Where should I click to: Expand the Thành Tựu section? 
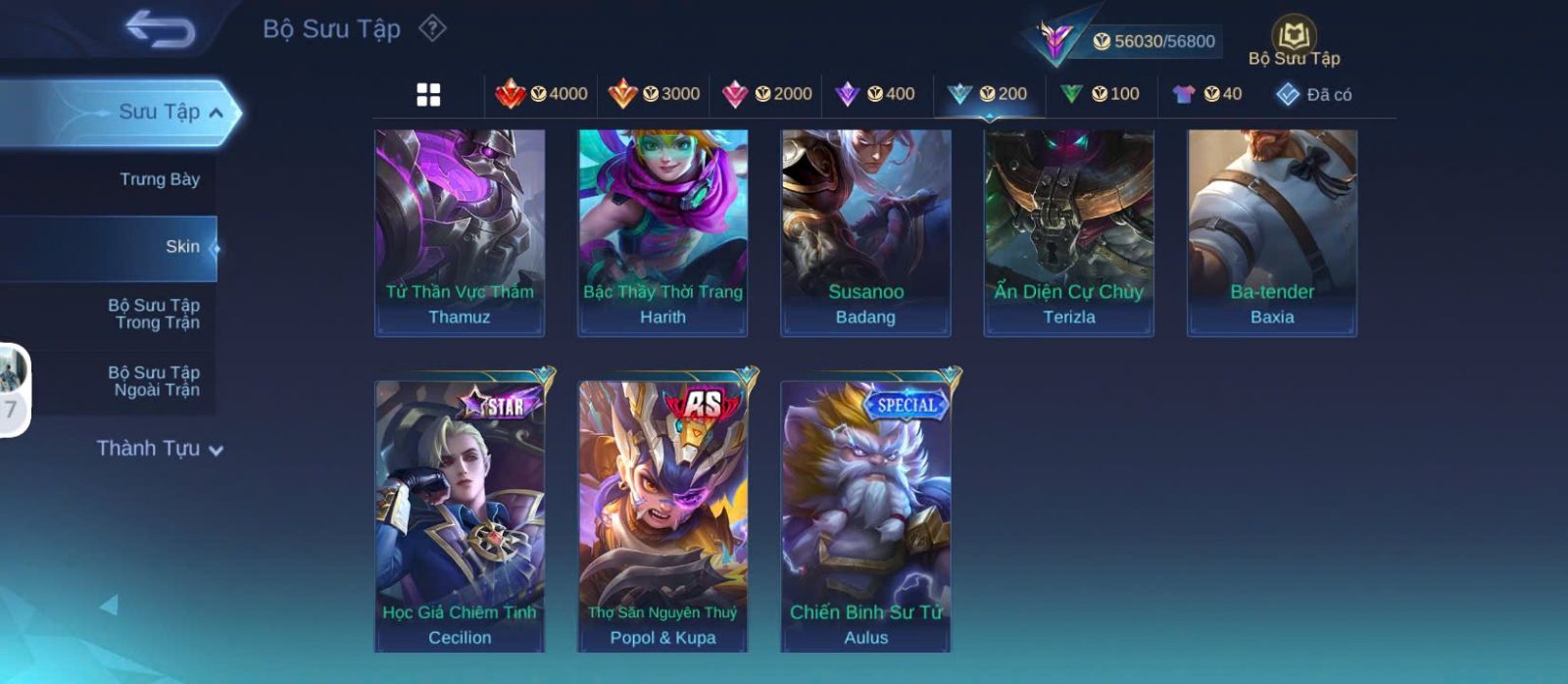pos(160,449)
